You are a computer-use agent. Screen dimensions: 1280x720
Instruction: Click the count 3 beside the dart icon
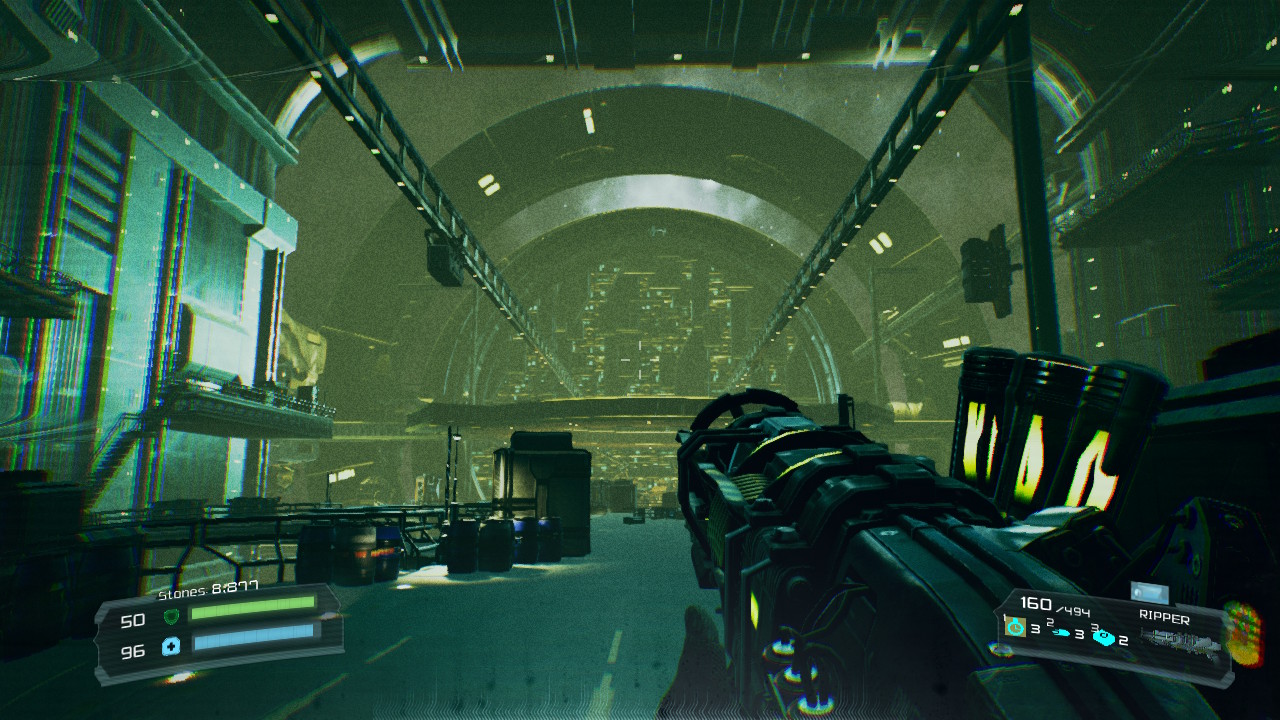pyautogui.click(x=1080, y=635)
